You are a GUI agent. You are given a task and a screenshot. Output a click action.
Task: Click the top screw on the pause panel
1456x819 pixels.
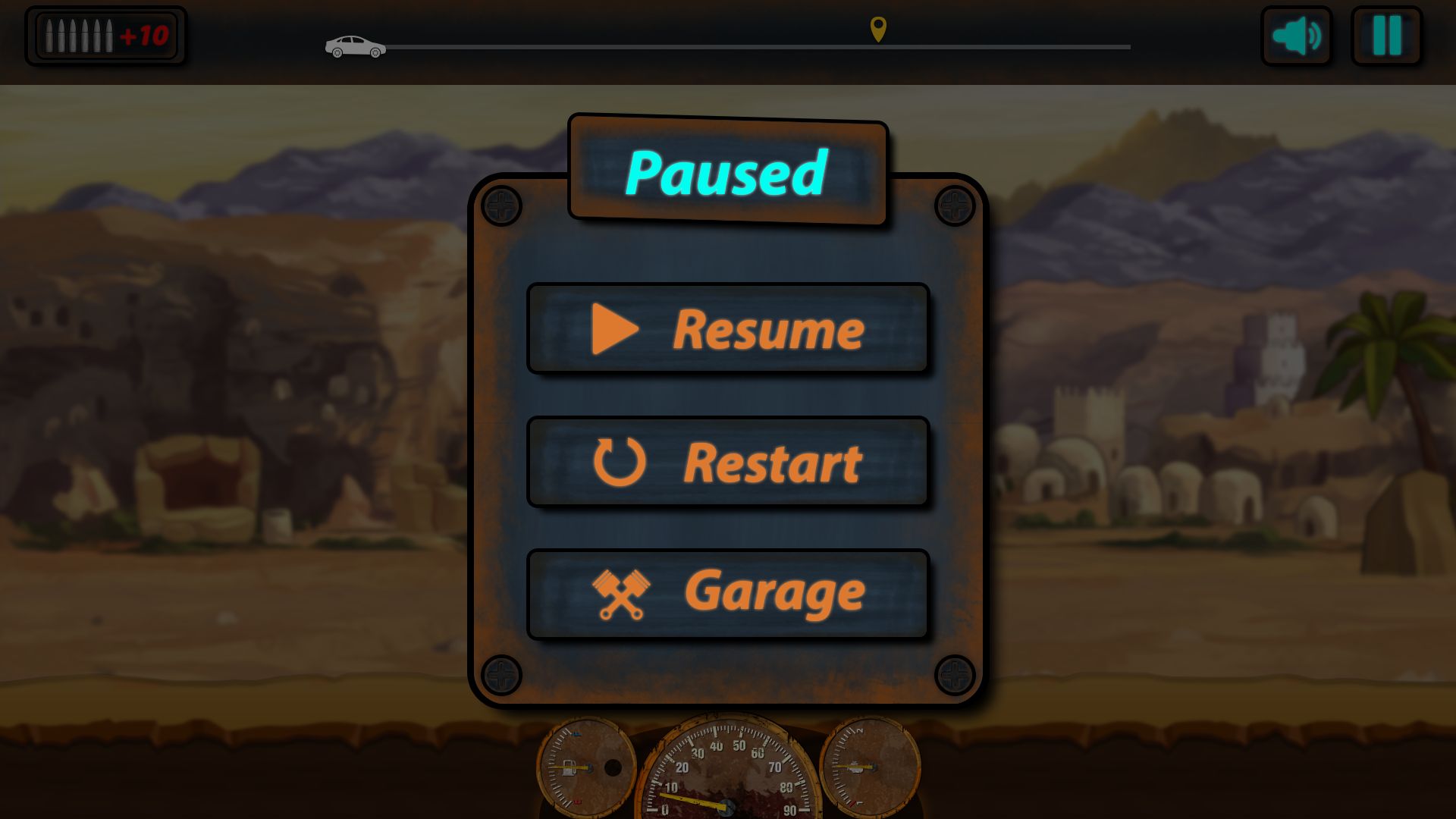(x=500, y=203)
